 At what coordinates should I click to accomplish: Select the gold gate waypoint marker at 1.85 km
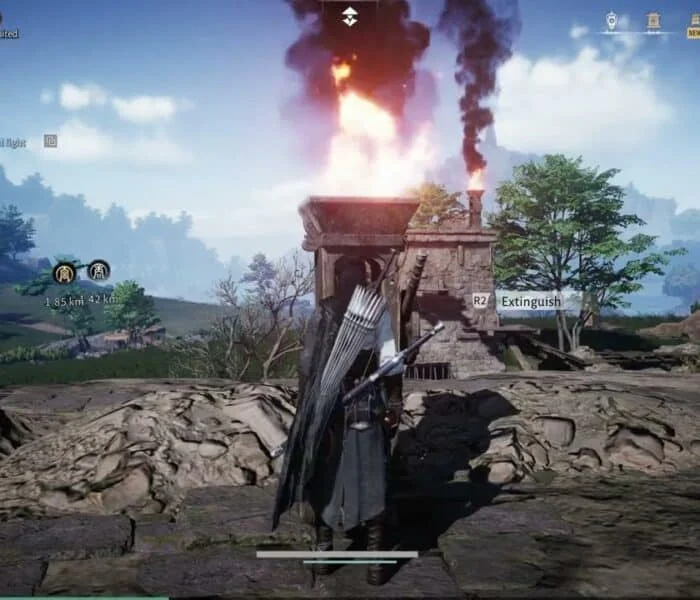click(x=65, y=272)
